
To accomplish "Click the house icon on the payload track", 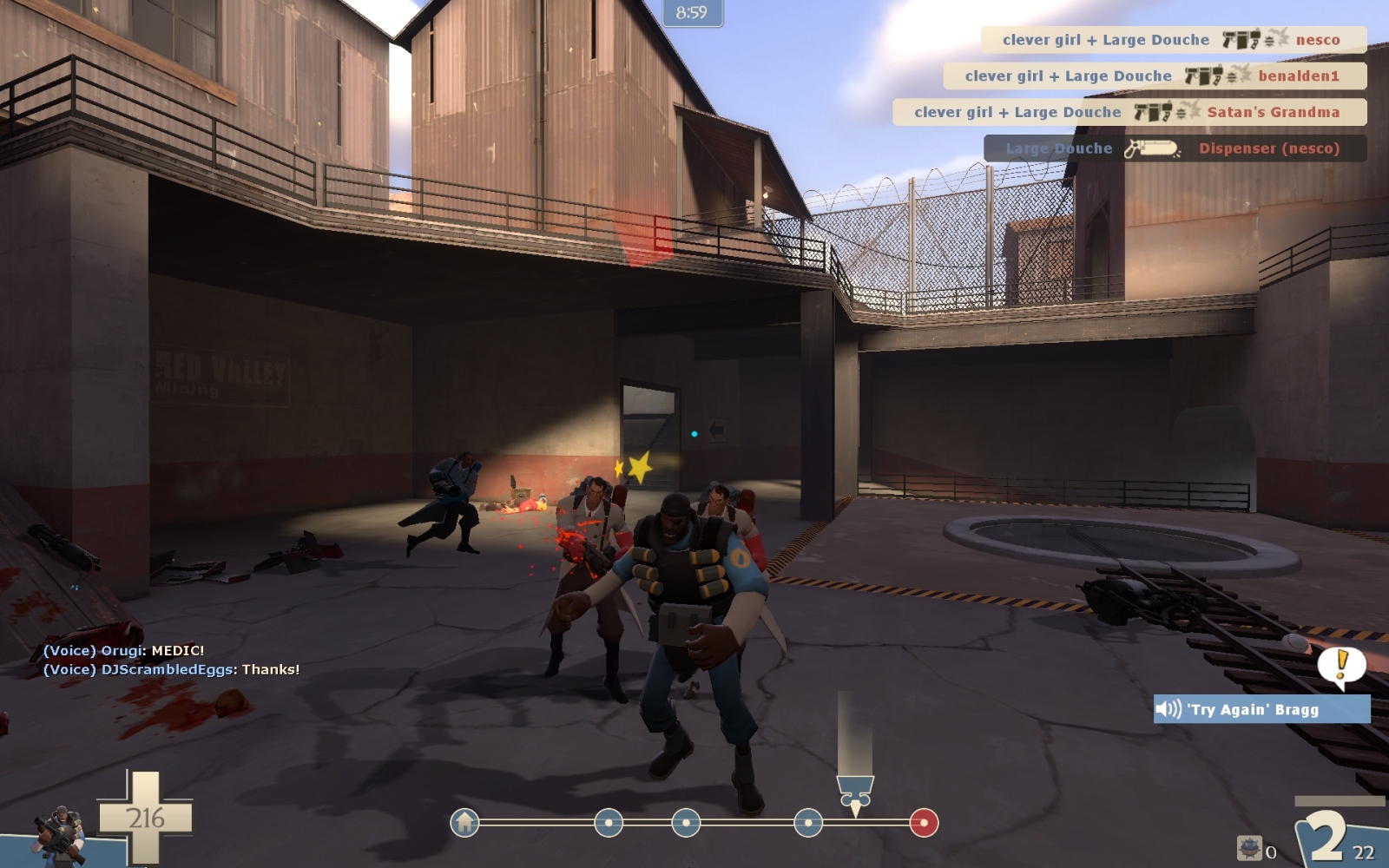I will click(465, 822).
